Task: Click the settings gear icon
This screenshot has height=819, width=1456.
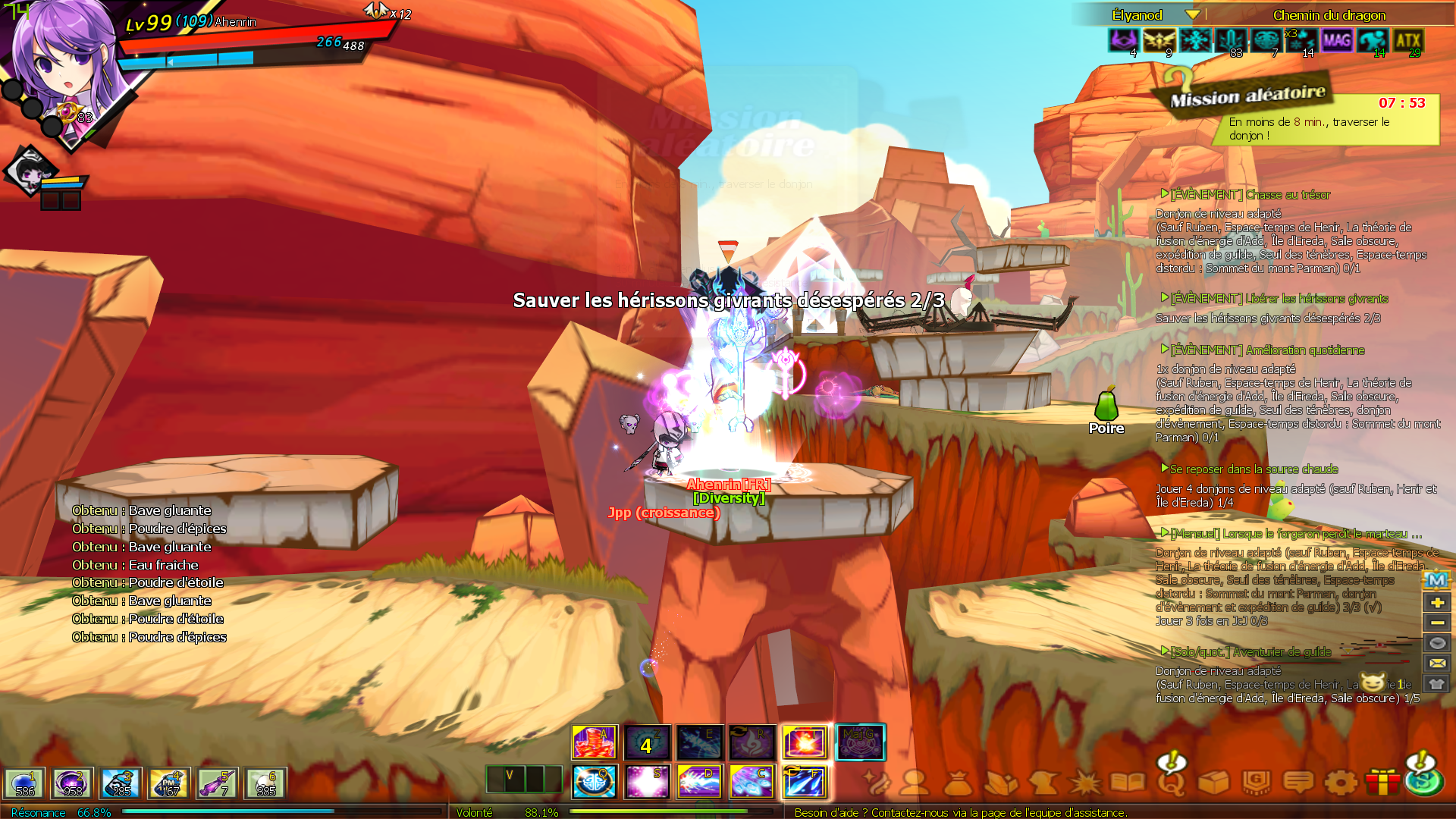Action: coord(1341,782)
